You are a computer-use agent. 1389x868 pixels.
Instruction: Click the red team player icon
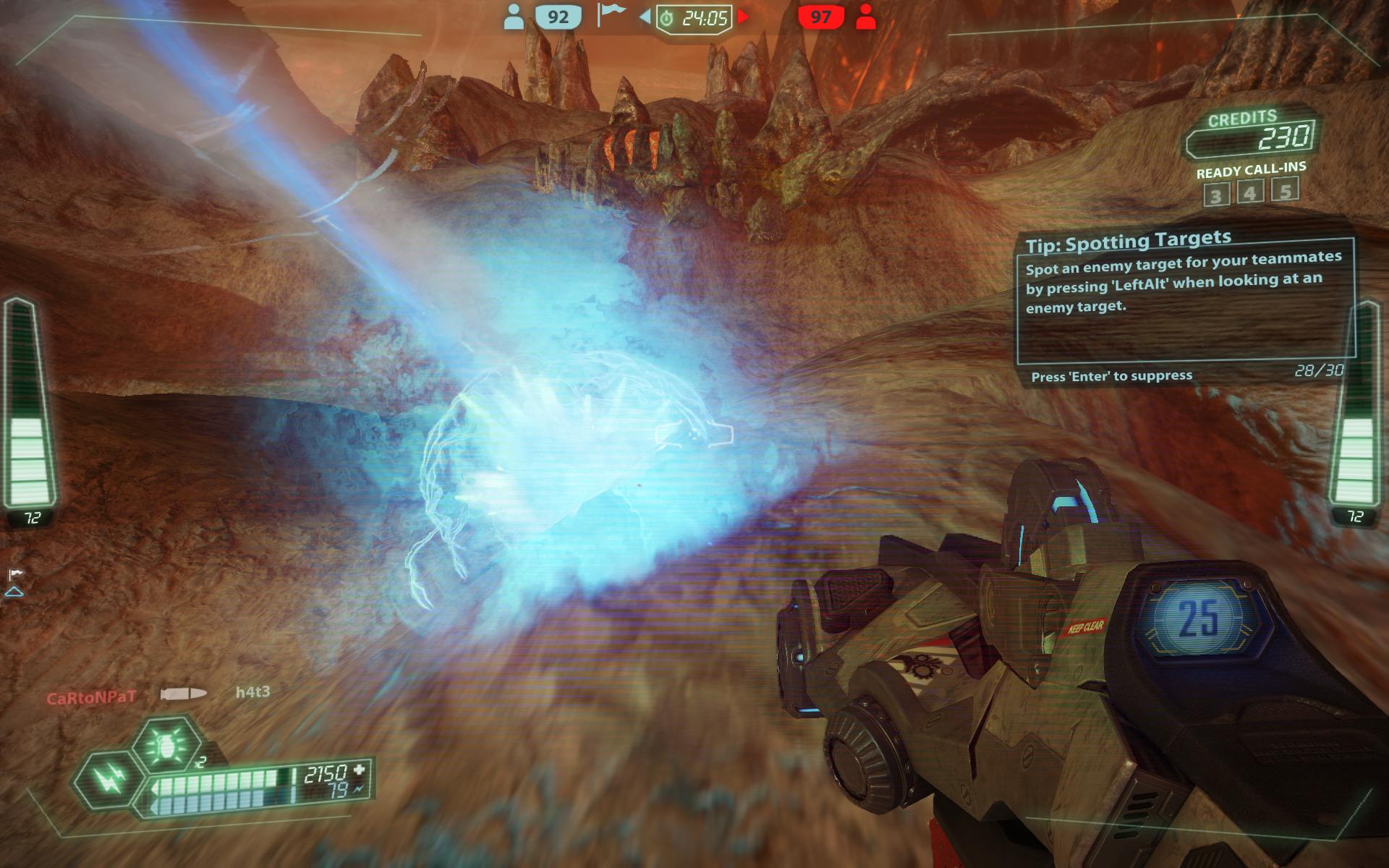pyautogui.click(x=865, y=17)
